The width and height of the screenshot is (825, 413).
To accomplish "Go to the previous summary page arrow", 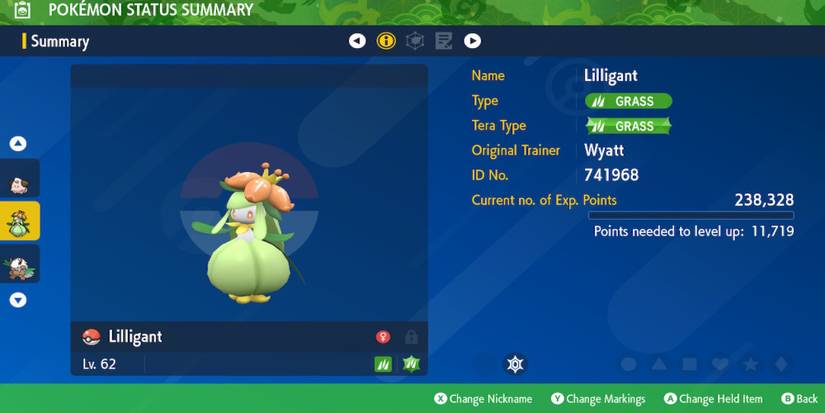I will [x=357, y=41].
